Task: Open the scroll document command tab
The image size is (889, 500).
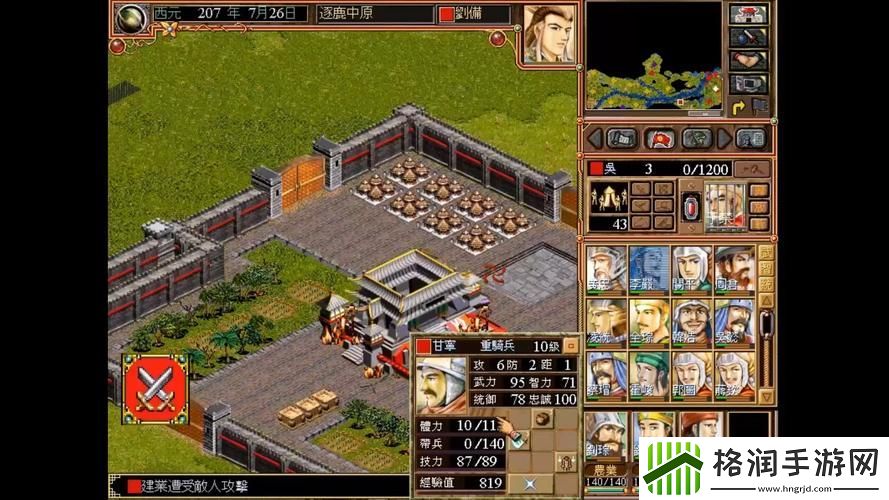Action: click(x=622, y=138)
